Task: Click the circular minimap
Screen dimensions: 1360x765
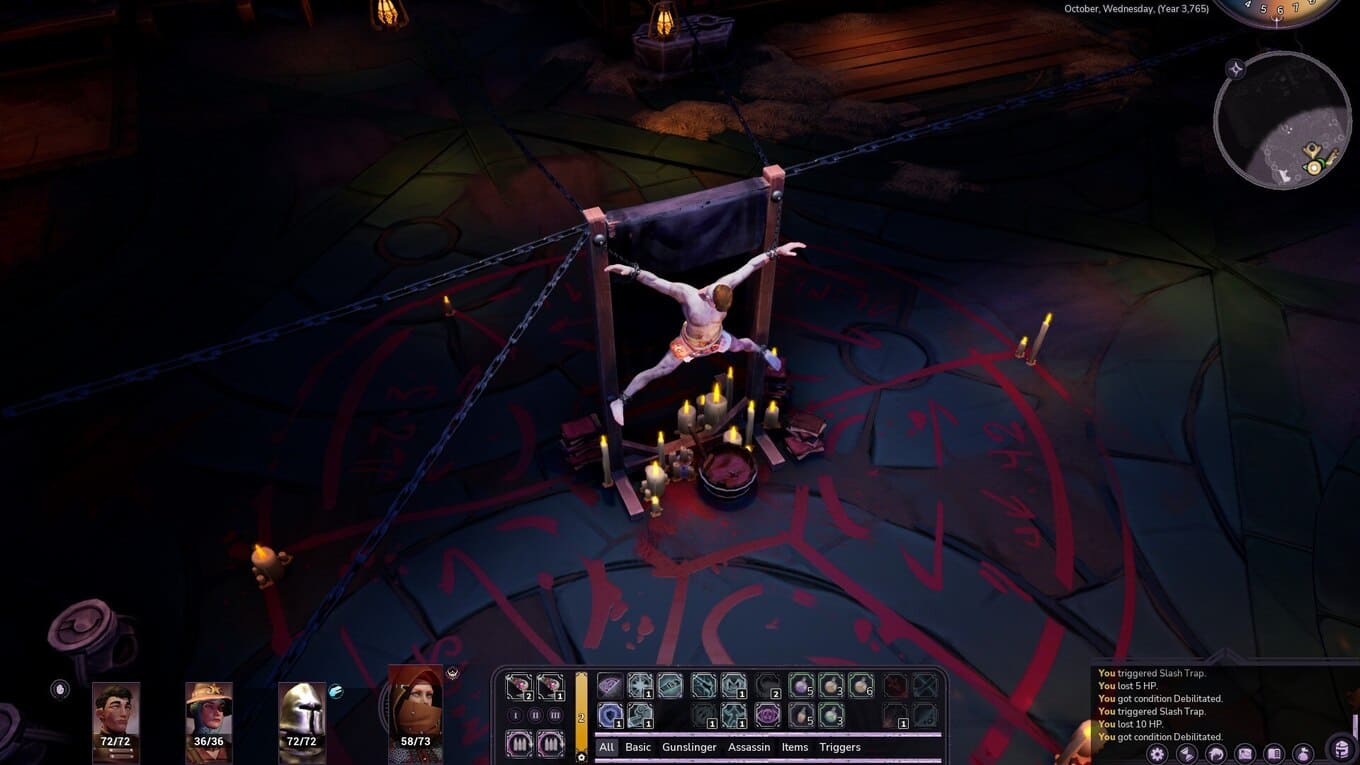Action: coord(1282,120)
